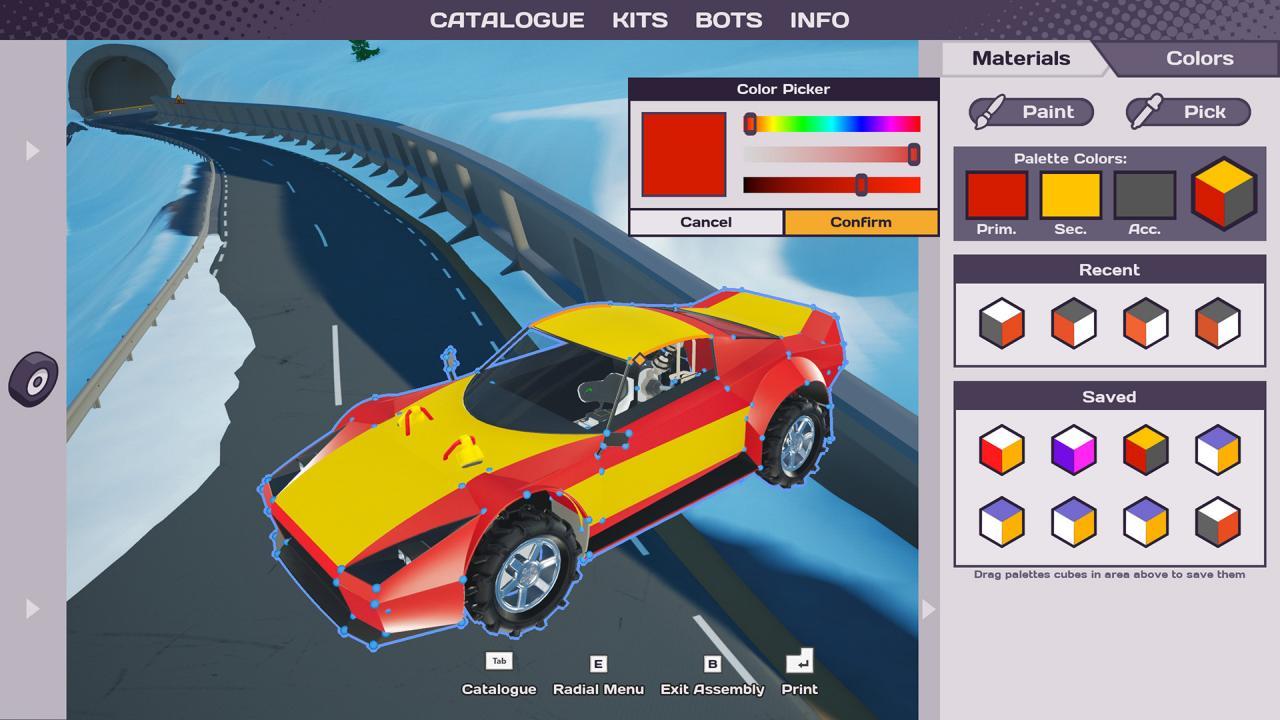Image resolution: width=1280 pixels, height=720 pixels.
Task: Open the Kits menu
Action: [x=640, y=20]
